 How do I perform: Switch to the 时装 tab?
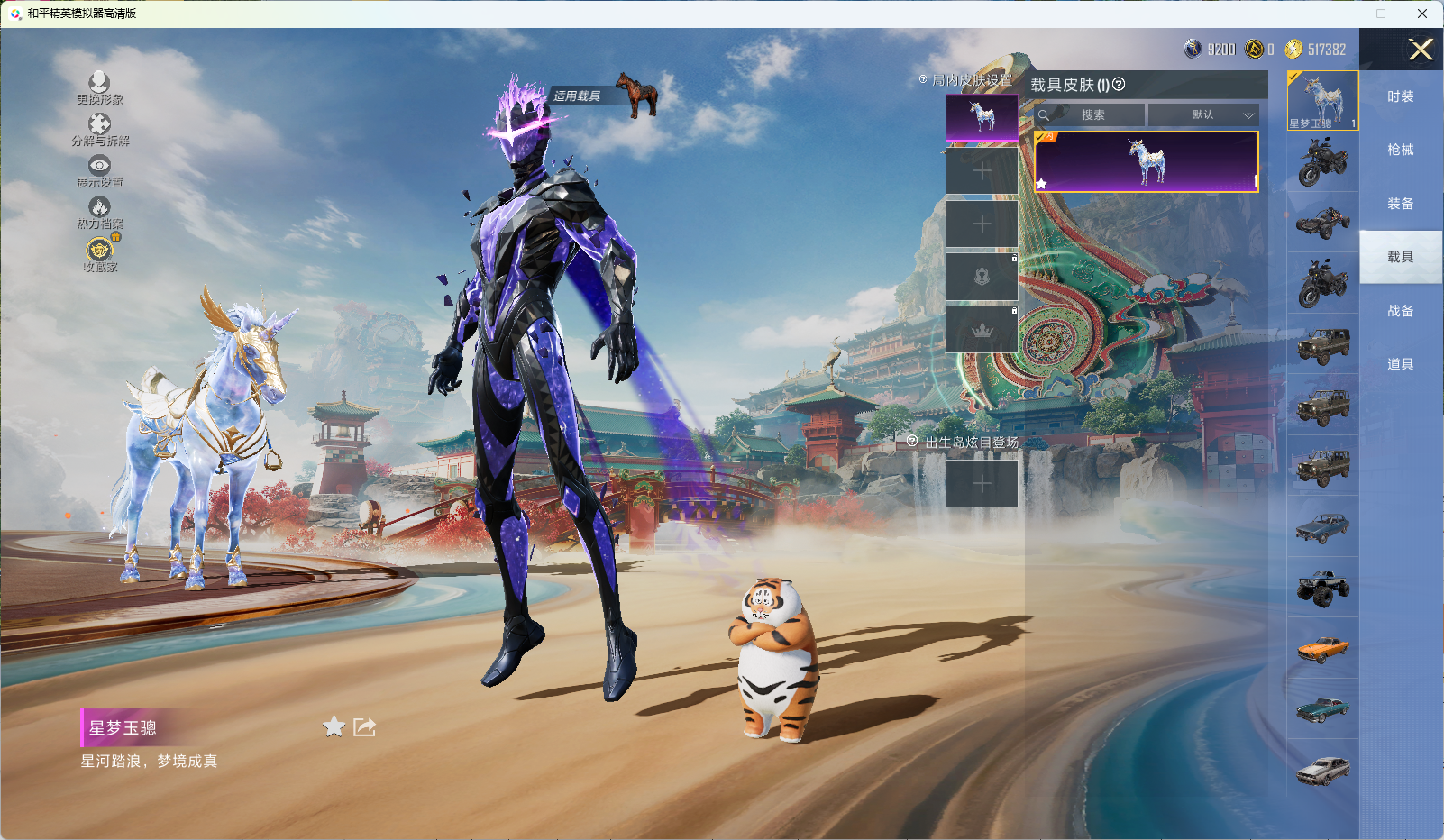coord(1400,96)
